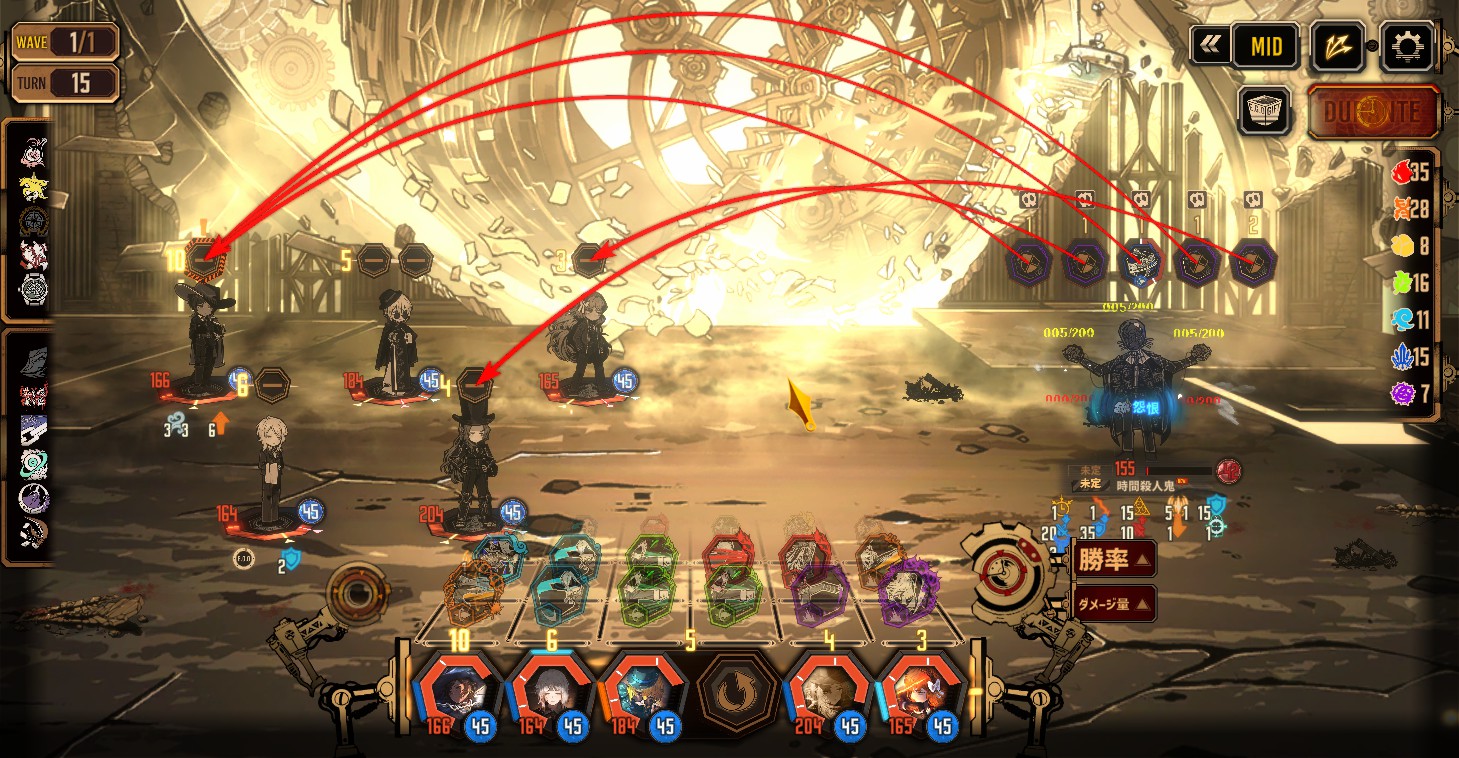Pick the 184 HP sinner portrait
1459x758 pixels.
pos(641,692)
